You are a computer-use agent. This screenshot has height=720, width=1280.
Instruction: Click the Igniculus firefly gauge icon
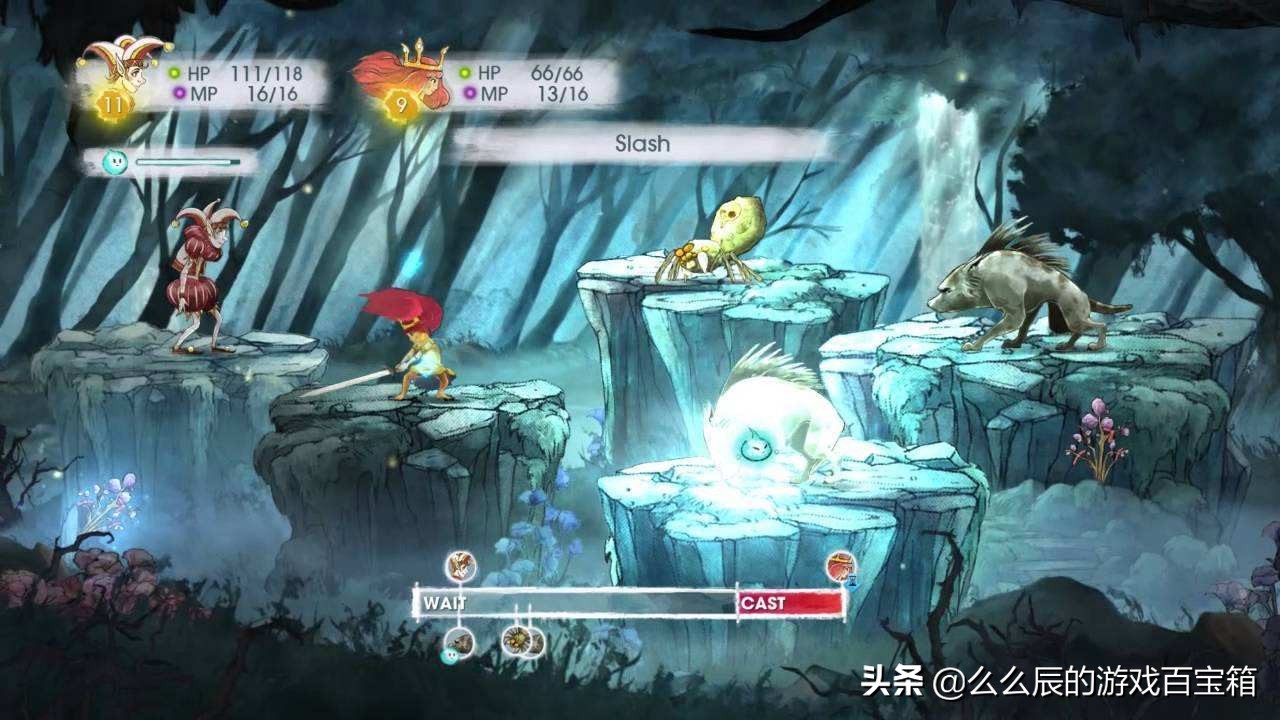115,161
